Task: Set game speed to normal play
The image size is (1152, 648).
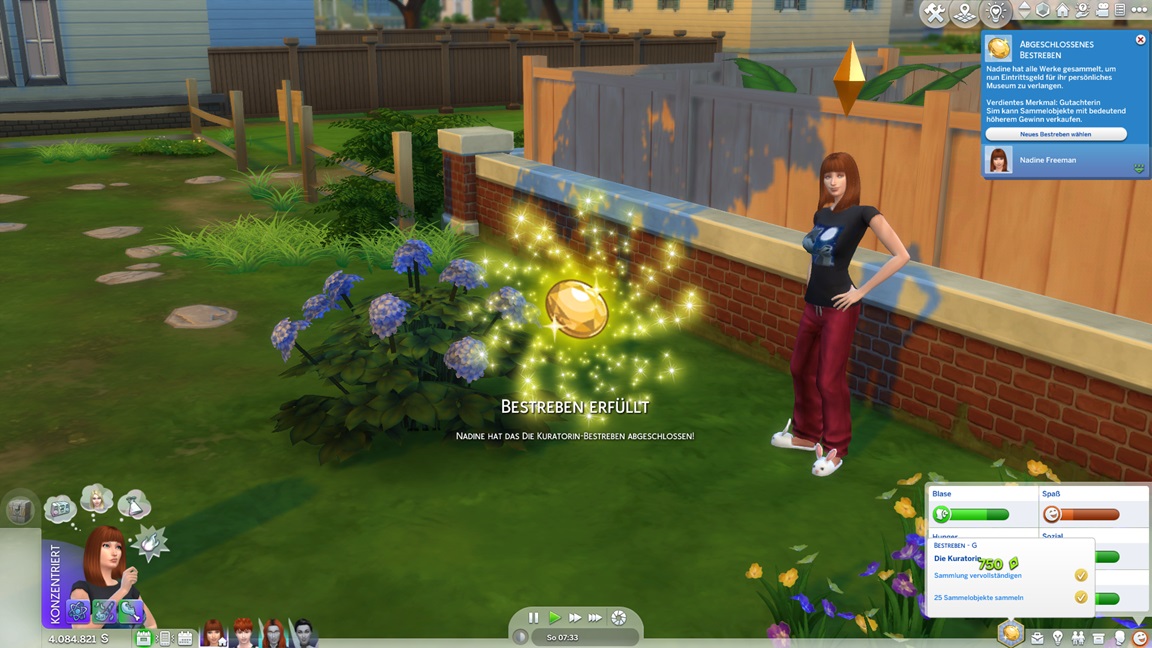Action: [554, 618]
